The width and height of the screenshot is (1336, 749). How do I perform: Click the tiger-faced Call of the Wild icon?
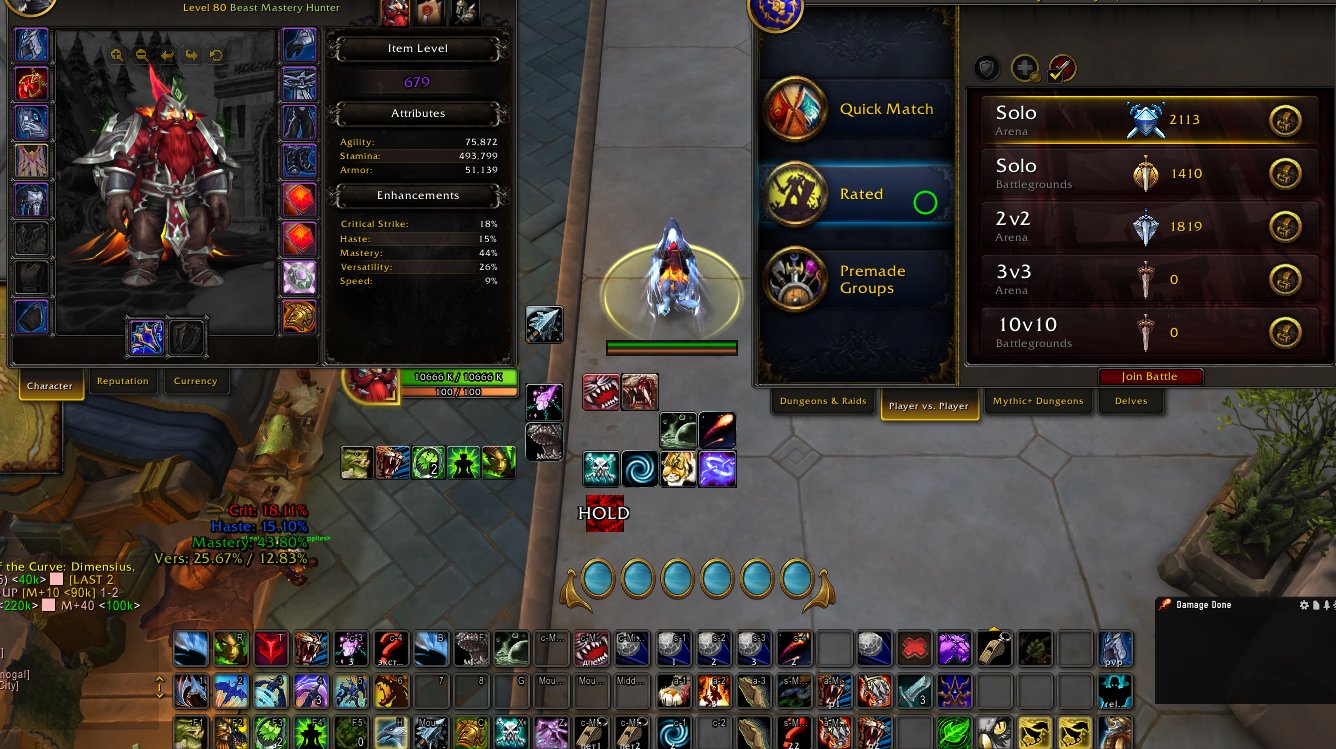point(678,467)
